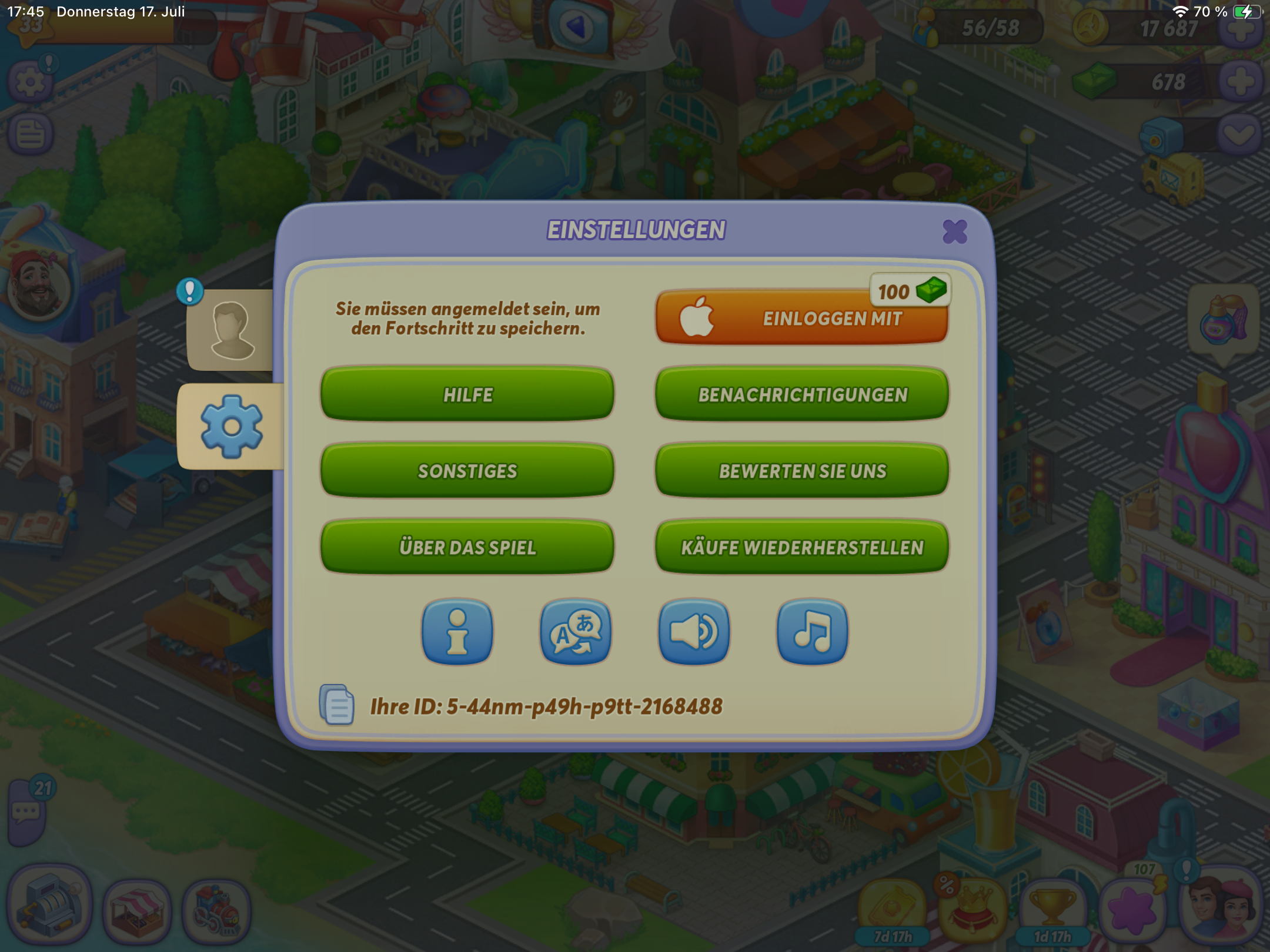Change language with the translate icon

click(576, 632)
